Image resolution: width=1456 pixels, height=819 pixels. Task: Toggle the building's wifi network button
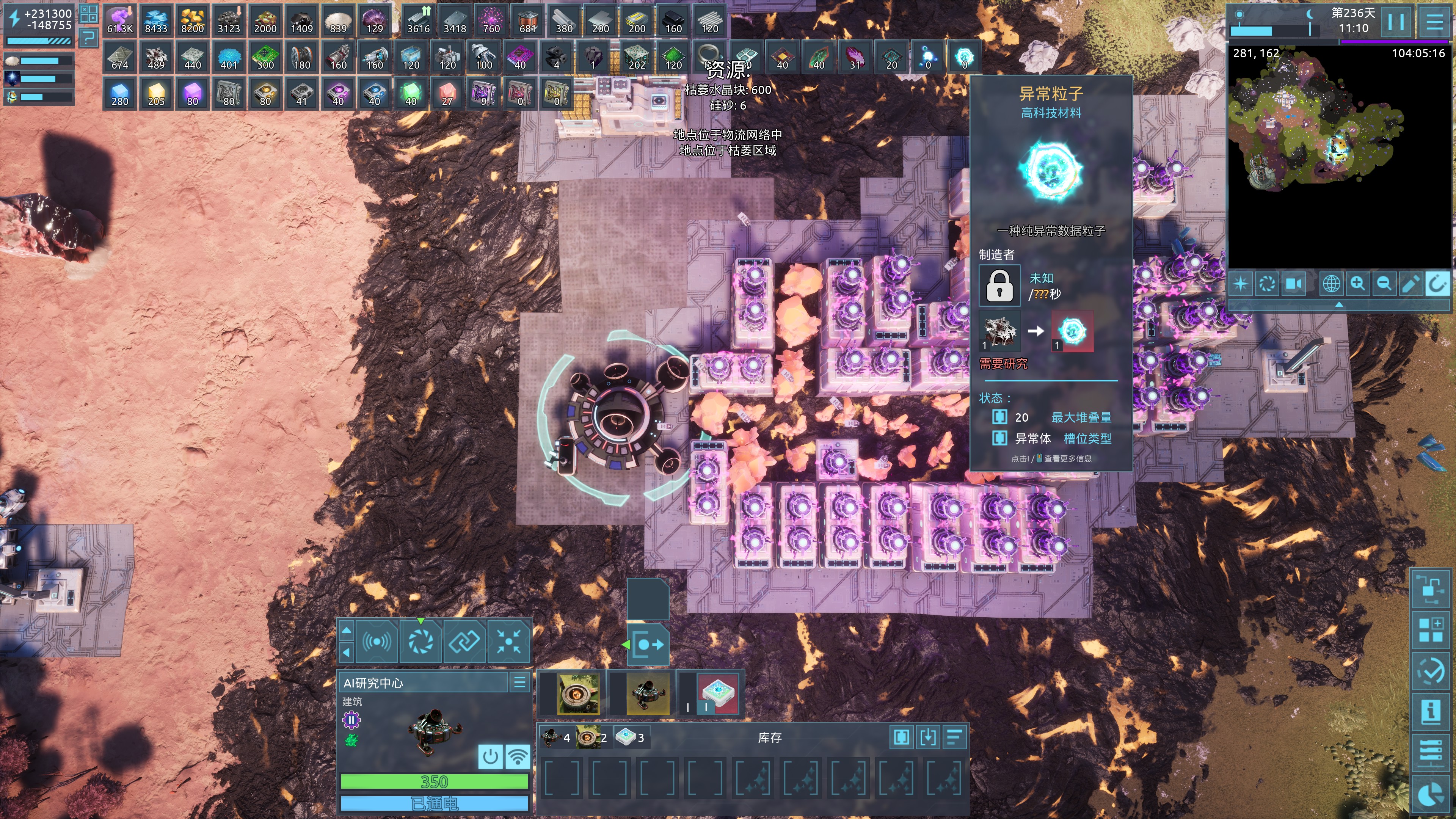tap(517, 756)
